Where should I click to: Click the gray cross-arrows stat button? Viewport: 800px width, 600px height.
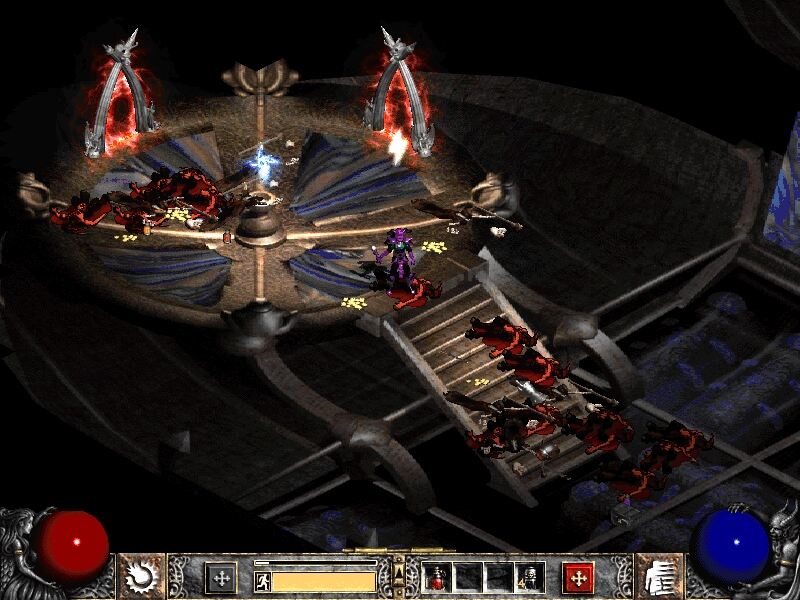coord(220,578)
